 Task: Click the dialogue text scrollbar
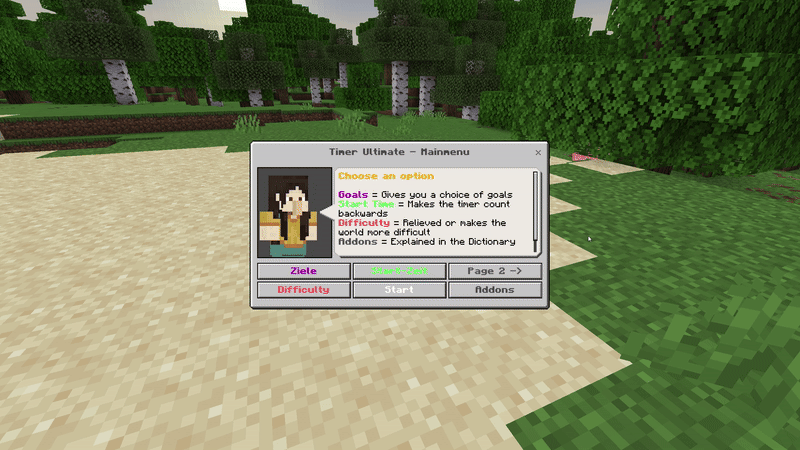pyautogui.click(x=535, y=210)
